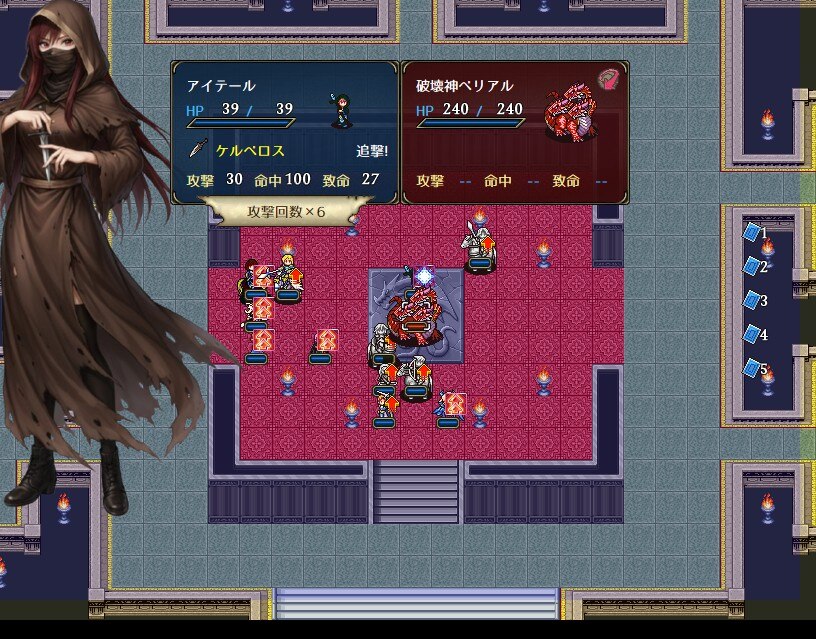
Task: Select the blue card numbered 1
Action: [x=752, y=233]
